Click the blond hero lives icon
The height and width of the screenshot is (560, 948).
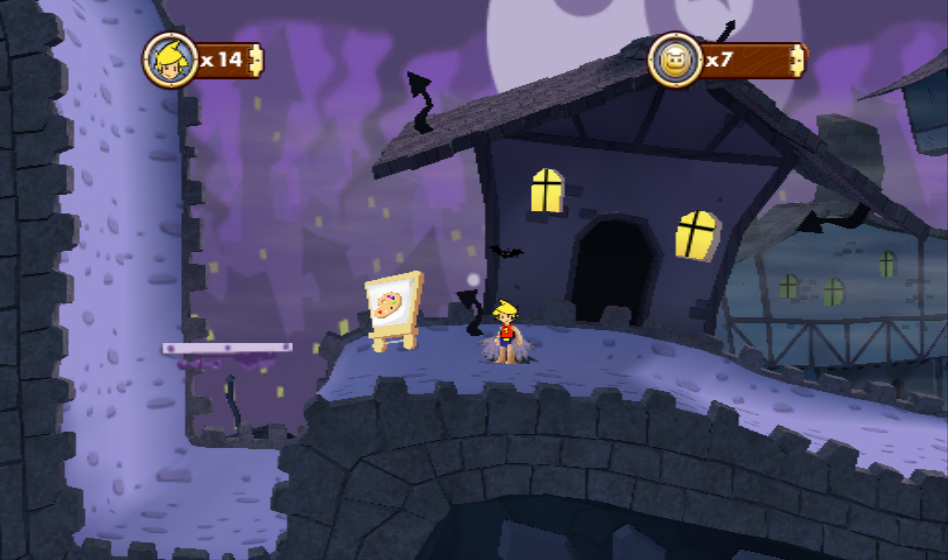tap(169, 60)
